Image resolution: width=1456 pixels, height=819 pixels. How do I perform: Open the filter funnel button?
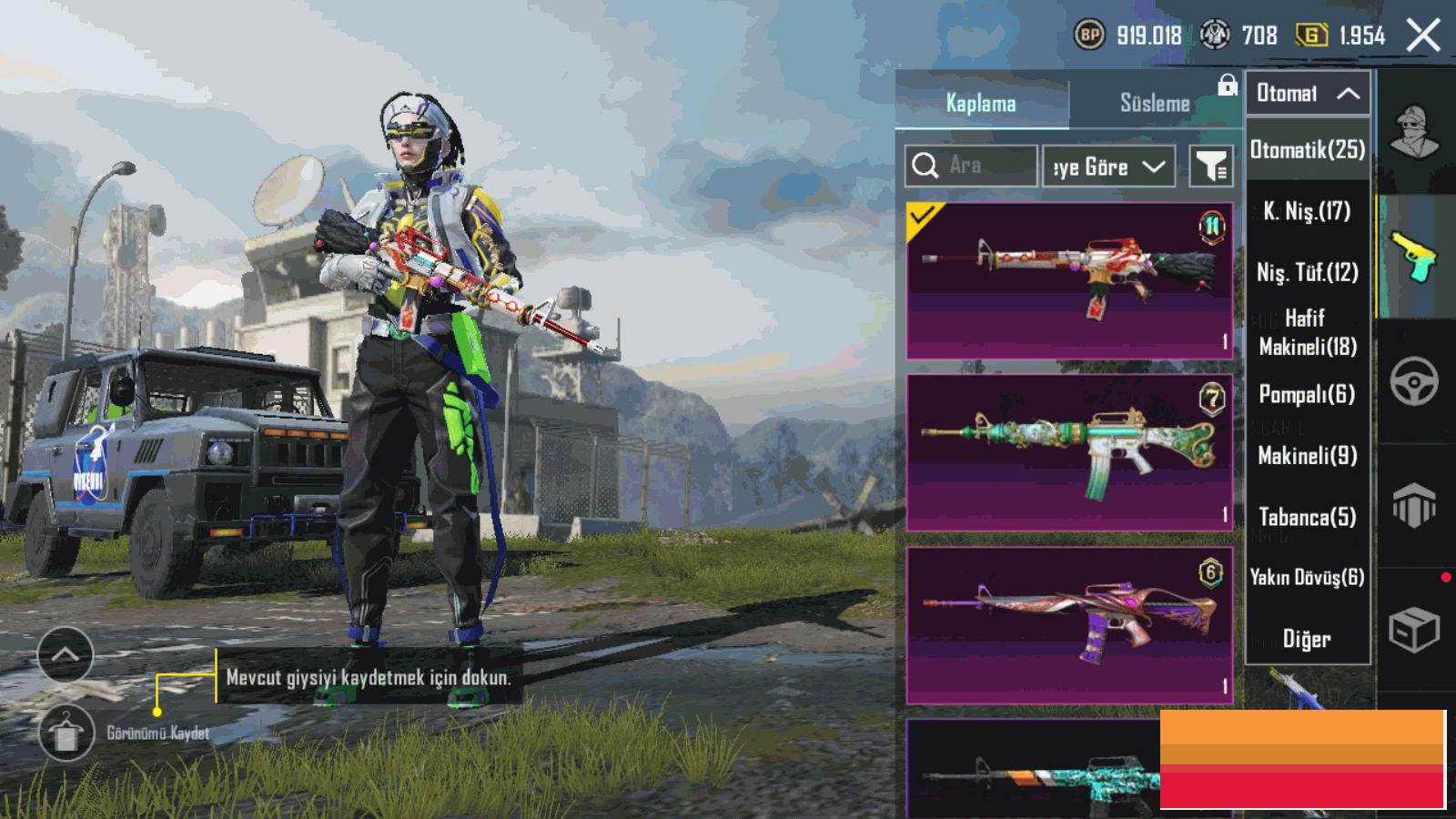click(x=1211, y=167)
